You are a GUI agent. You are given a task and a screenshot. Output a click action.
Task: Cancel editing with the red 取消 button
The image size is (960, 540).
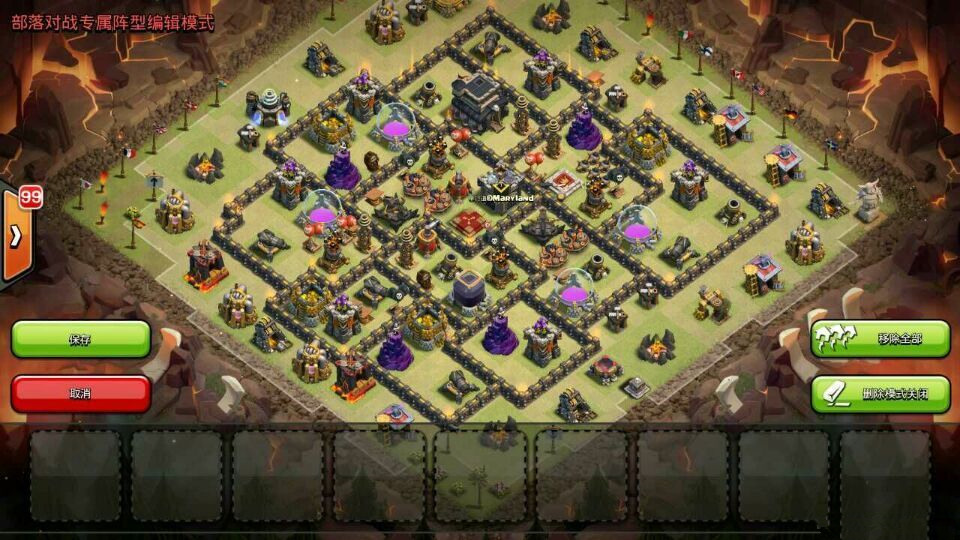click(x=80, y=393)
